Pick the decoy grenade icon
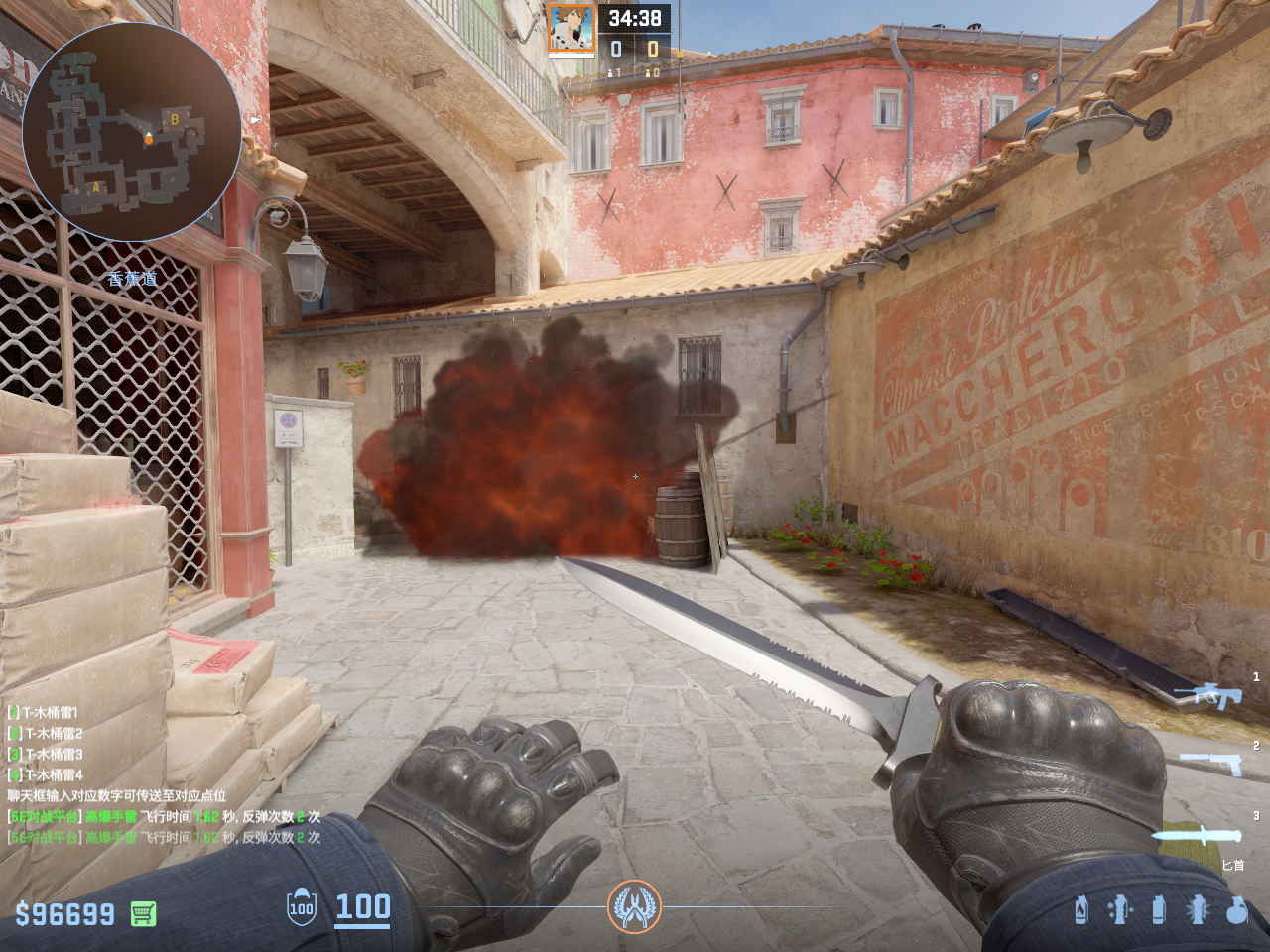The width and height of the screenshot is (1270, 952). click(1119, 909)
